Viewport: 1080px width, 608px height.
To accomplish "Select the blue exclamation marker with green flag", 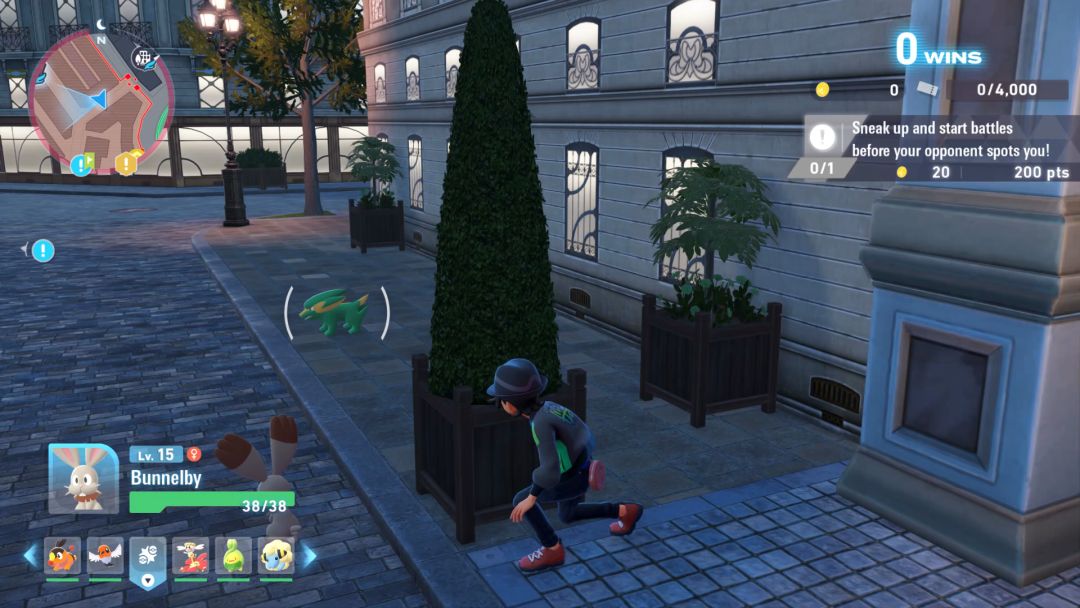I will click(x=81, y=164).
